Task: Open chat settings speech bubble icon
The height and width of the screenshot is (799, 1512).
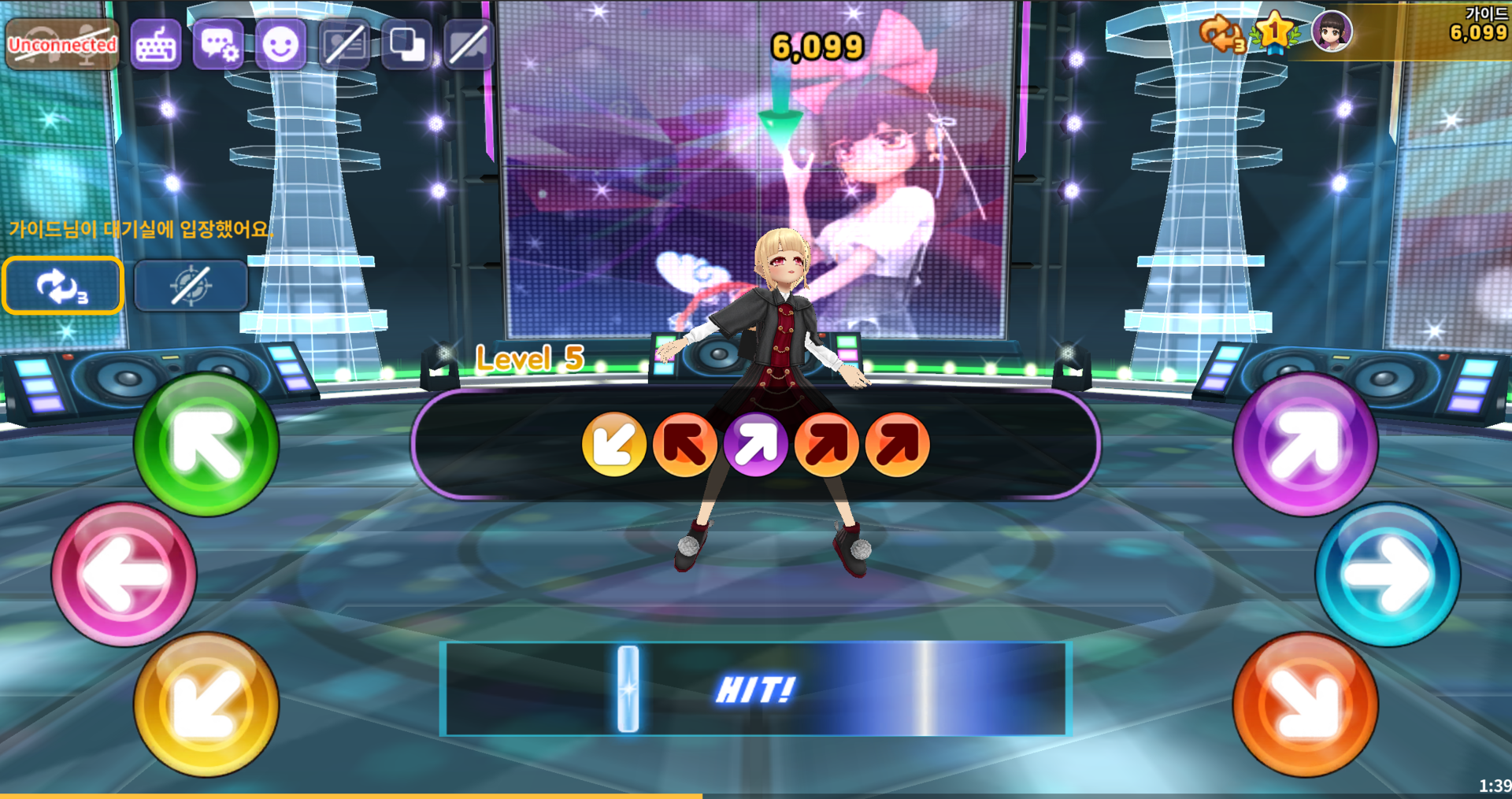Action: pyautogui.click(x=218, y=45)
